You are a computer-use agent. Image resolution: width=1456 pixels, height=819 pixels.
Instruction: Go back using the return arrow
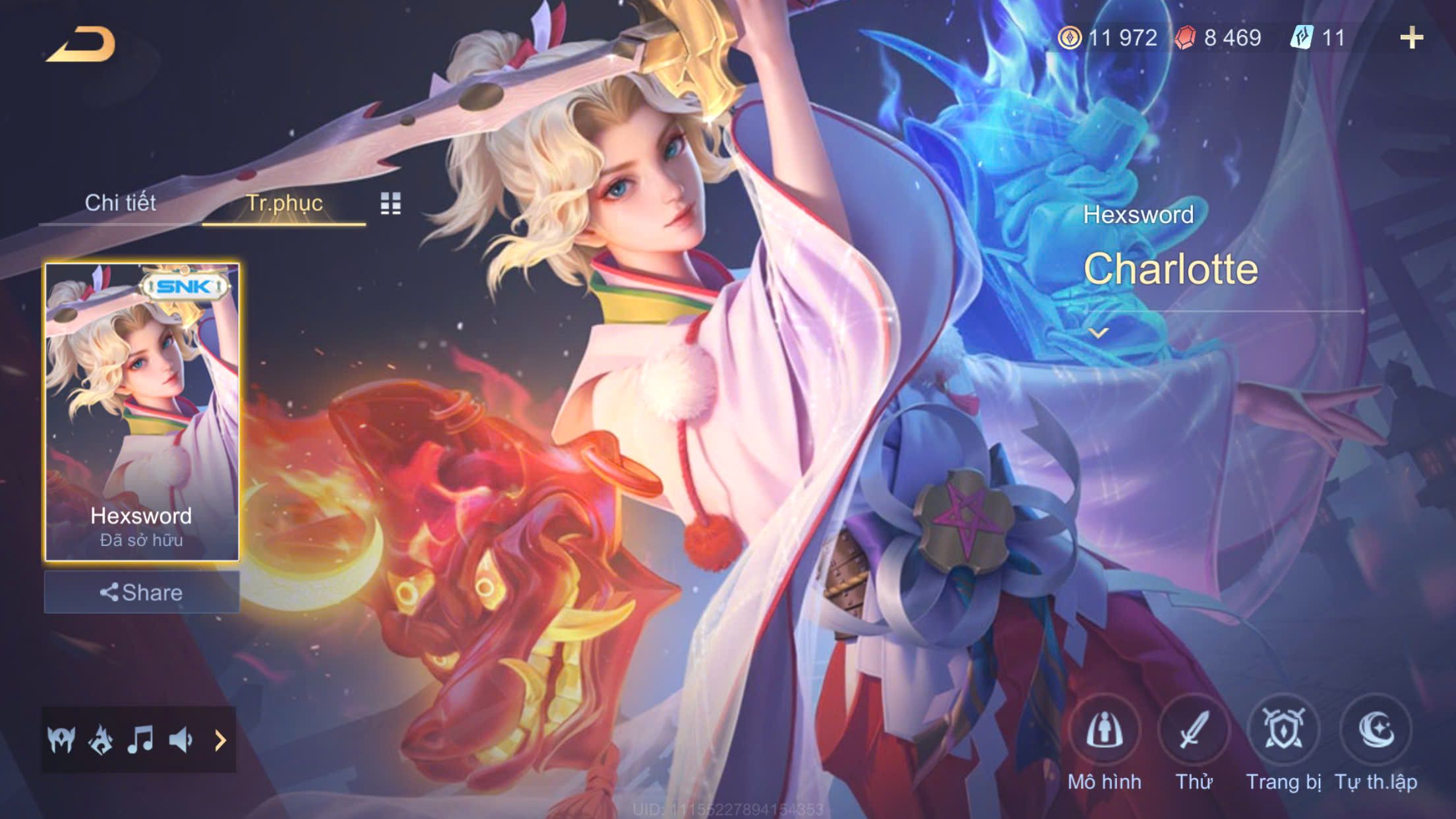coord(82,45)
